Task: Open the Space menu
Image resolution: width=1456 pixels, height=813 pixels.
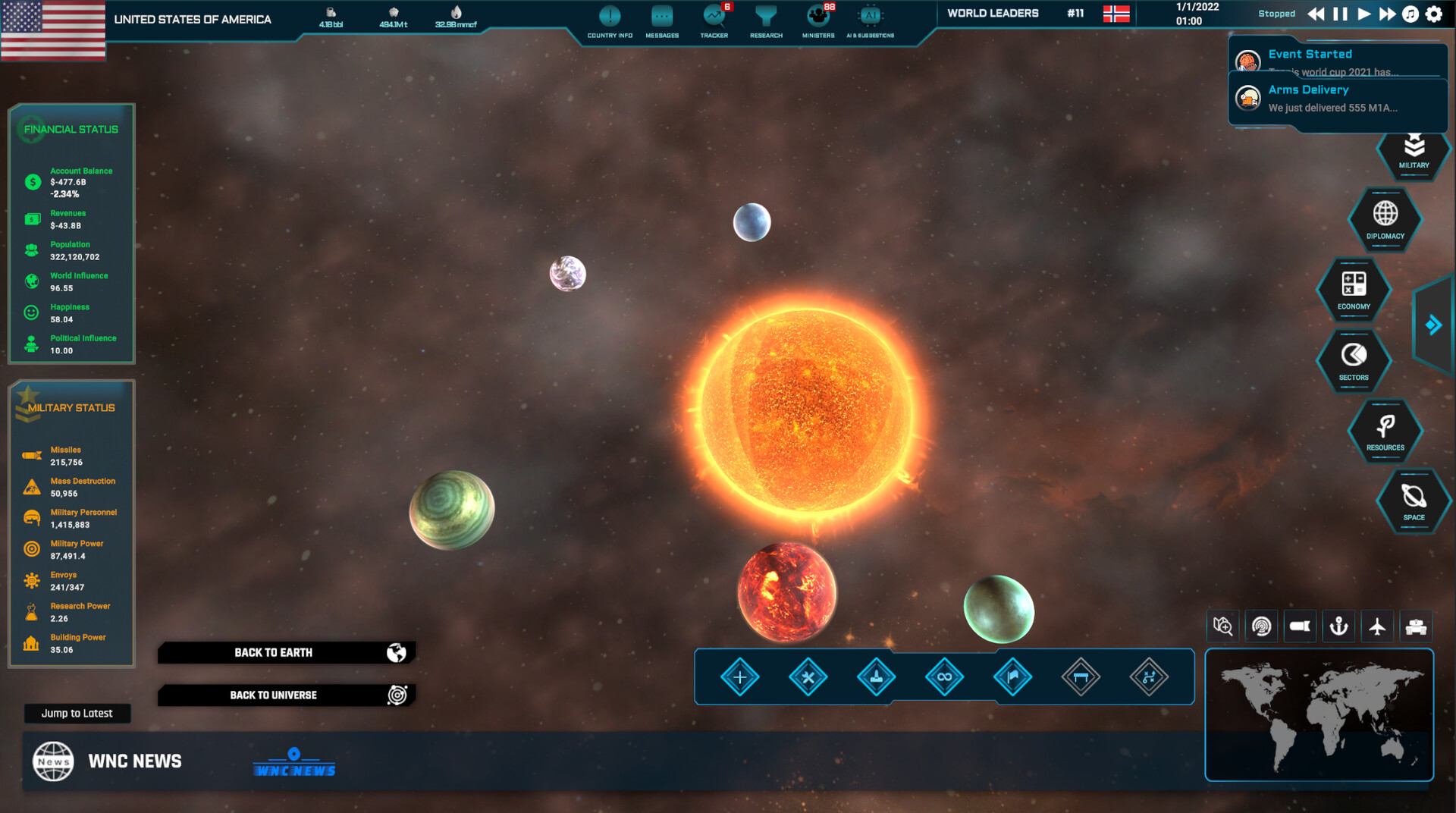Action: 1414,501
